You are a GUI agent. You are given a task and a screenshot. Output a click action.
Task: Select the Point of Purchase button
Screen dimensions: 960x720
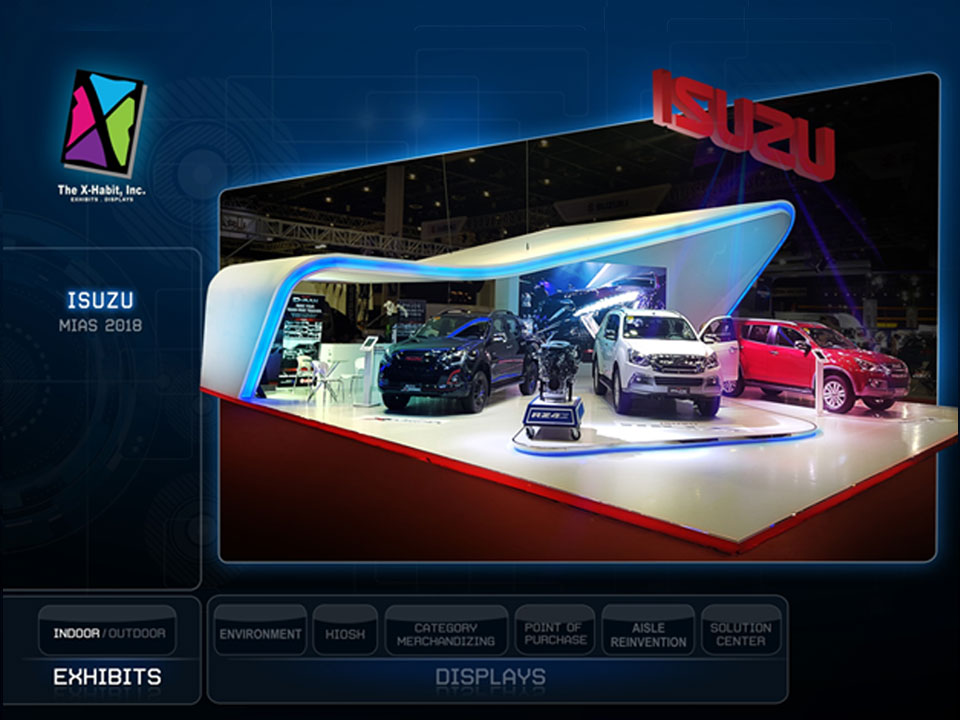tap(554, 634)
